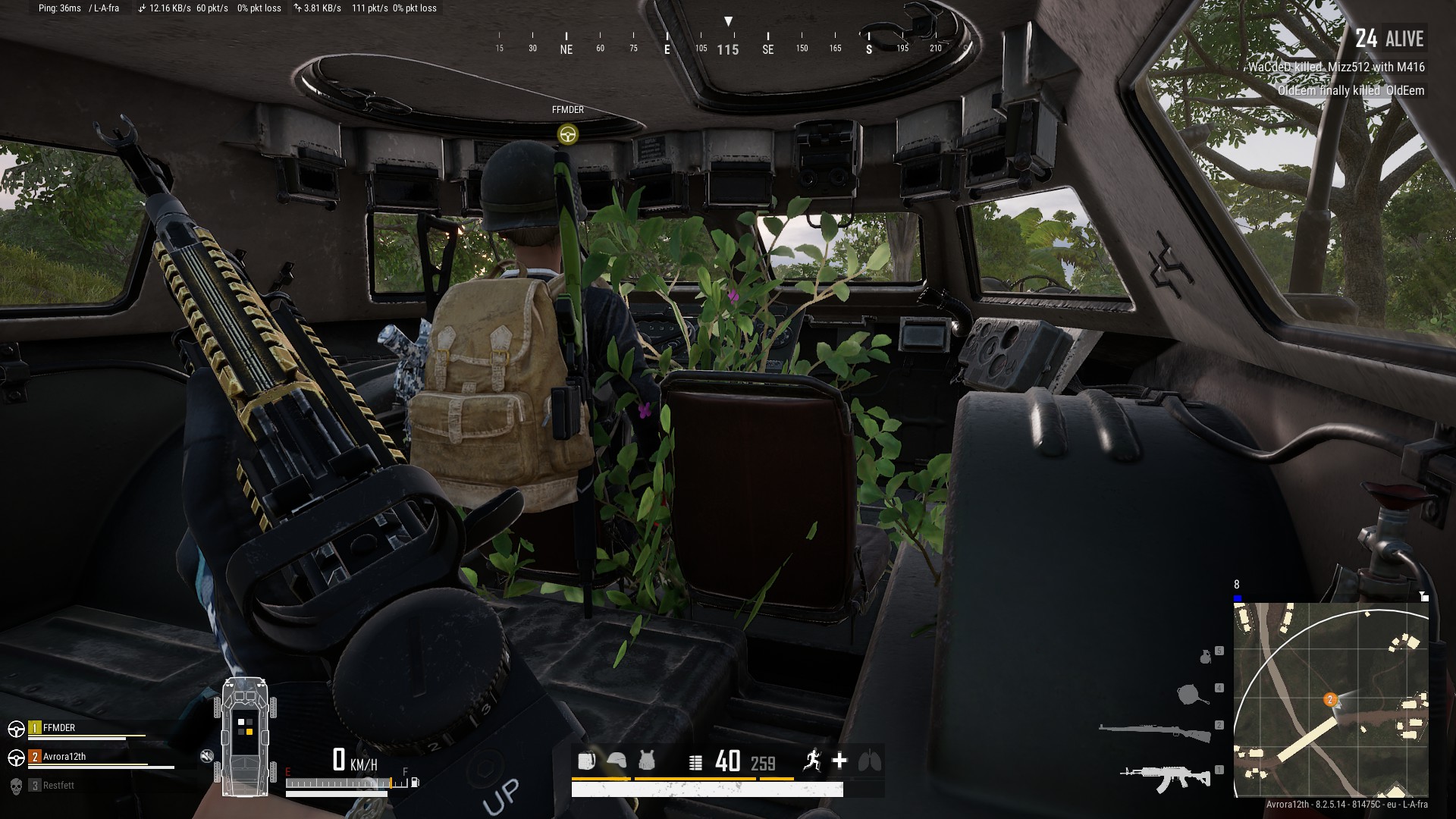Click dead teammate Restfett's entry
The width and height of the screenshot is (1456, 819).
click(x=58, y=786)
